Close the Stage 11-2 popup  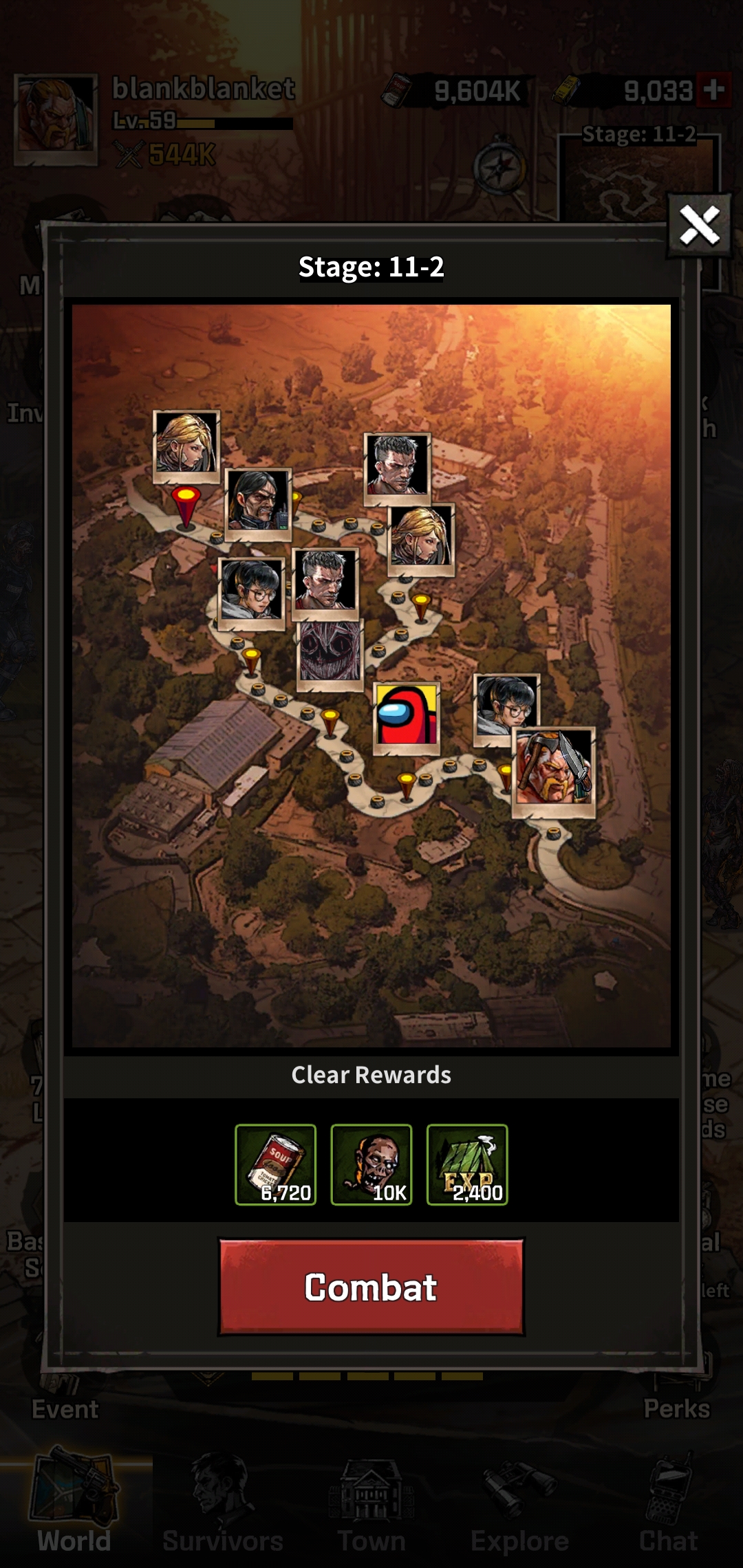(699, 226)
